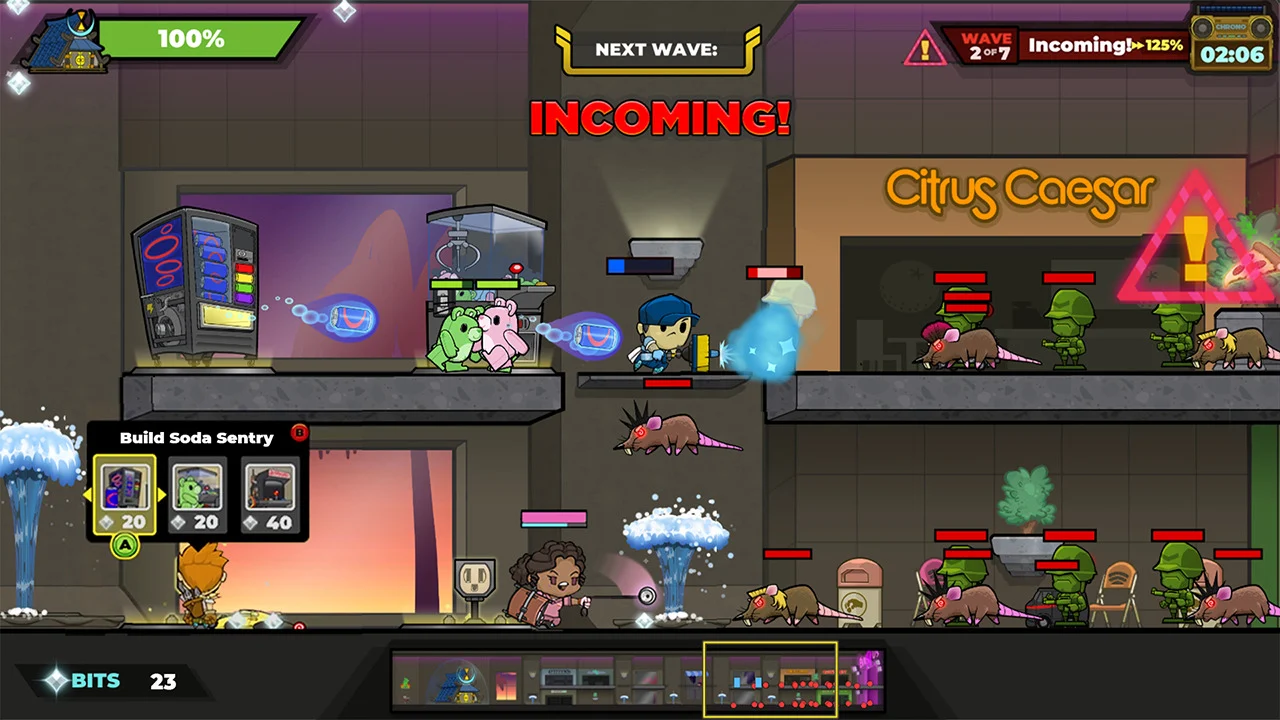Click the red B button on the build menu

click(299, 434)
